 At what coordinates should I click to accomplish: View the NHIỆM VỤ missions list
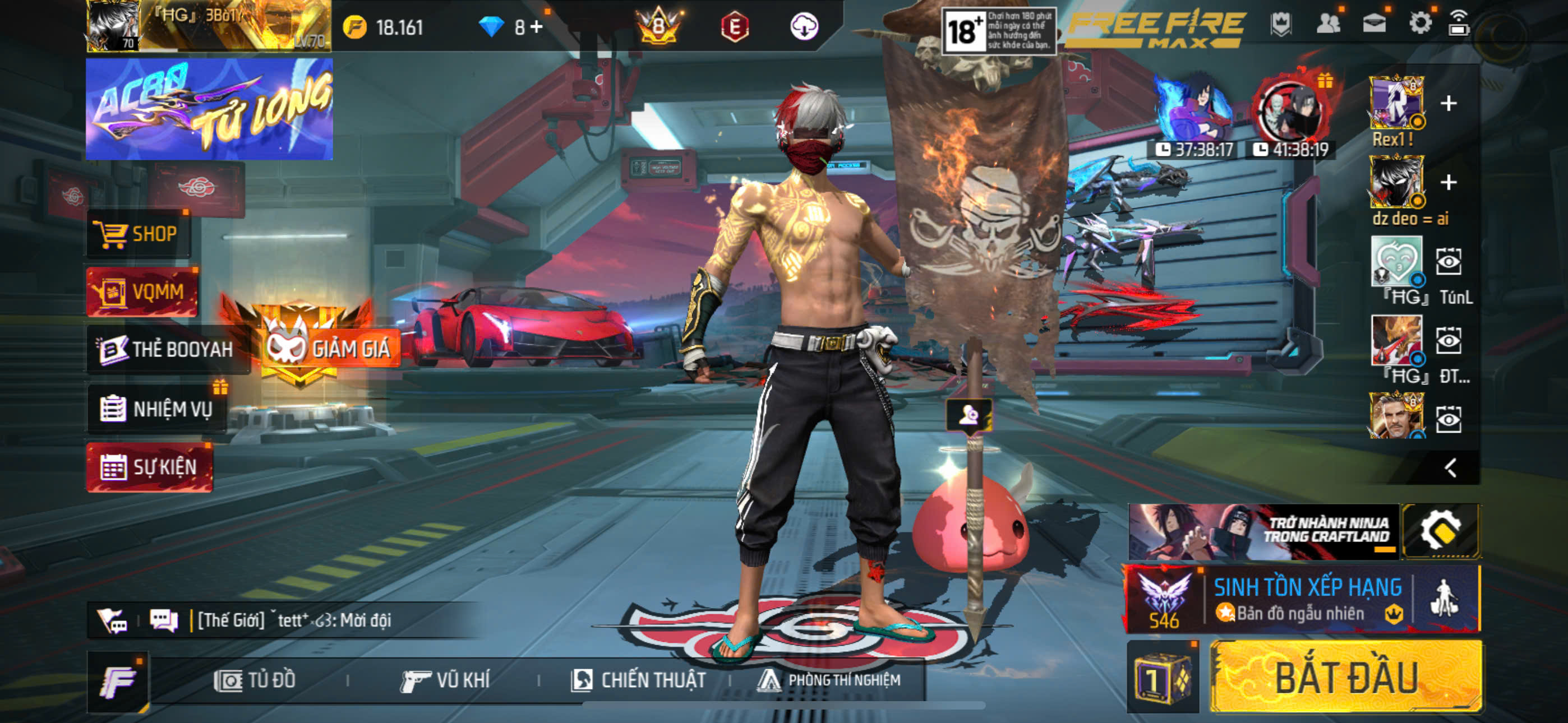(158, 409)
